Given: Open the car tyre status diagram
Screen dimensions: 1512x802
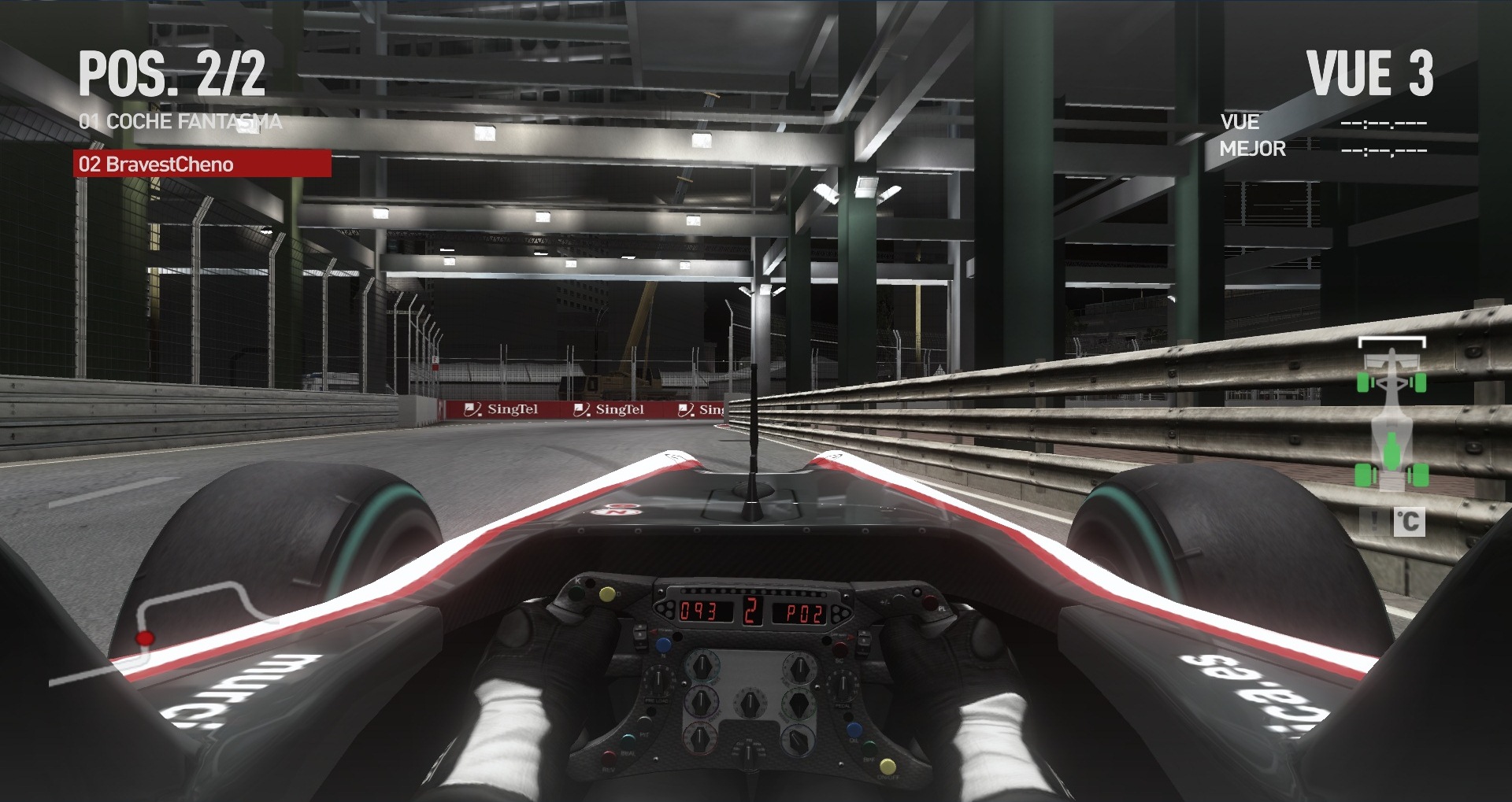Looking at the screenshot, I should (1392, 415).
